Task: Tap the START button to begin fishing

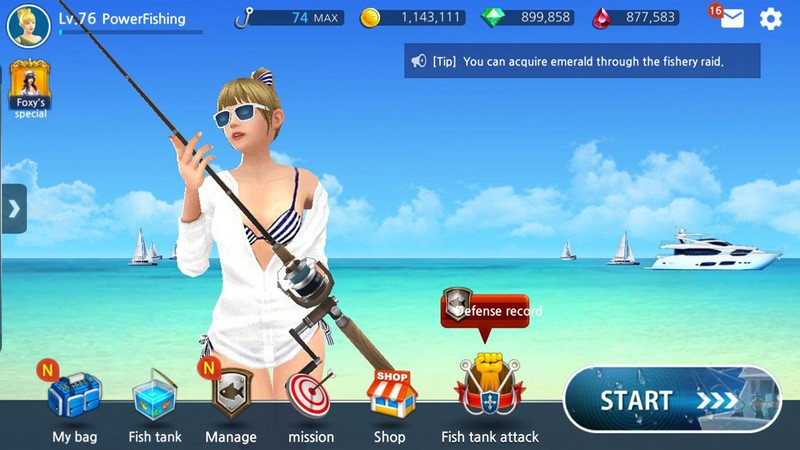Action: coord(670,401)
